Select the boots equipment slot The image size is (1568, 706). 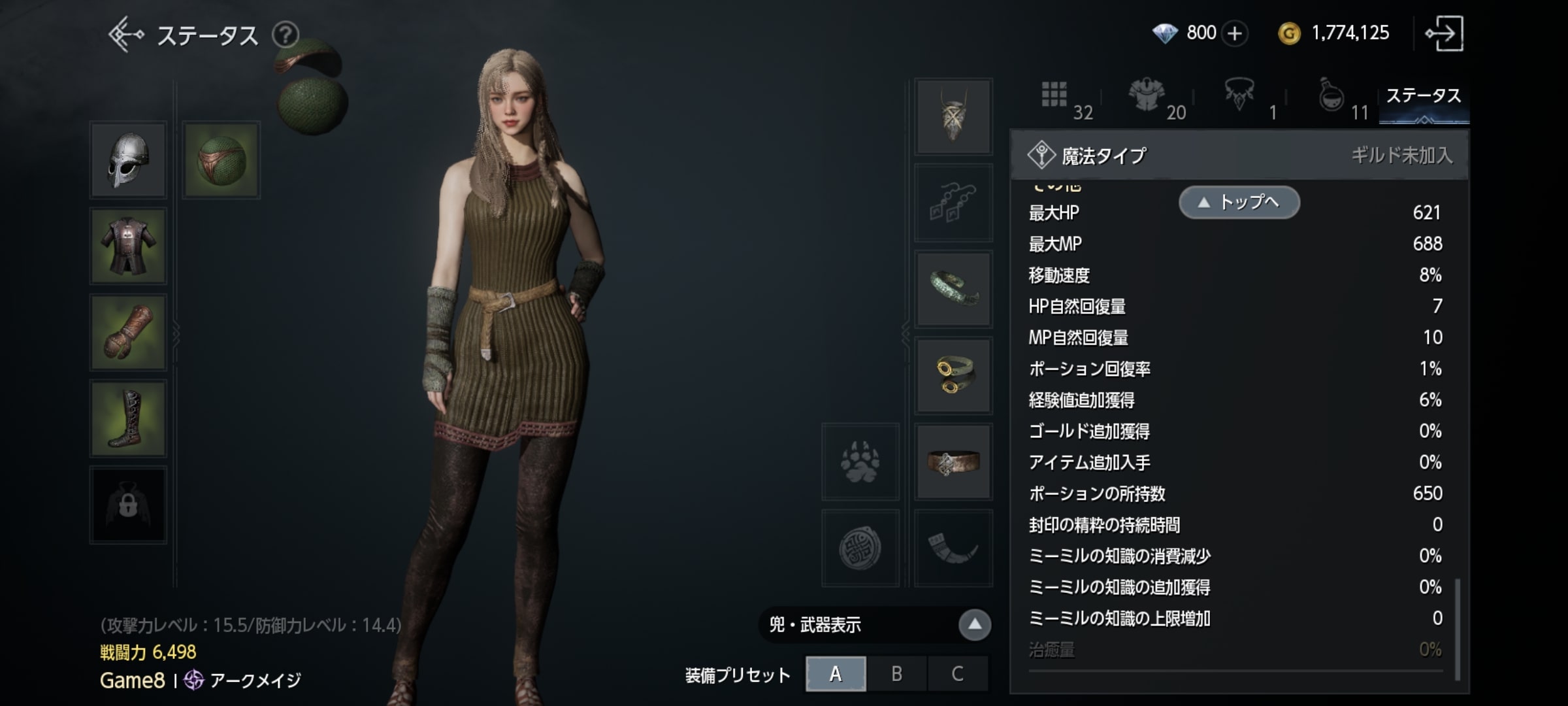pyautogui.click(x=129, y=418)
